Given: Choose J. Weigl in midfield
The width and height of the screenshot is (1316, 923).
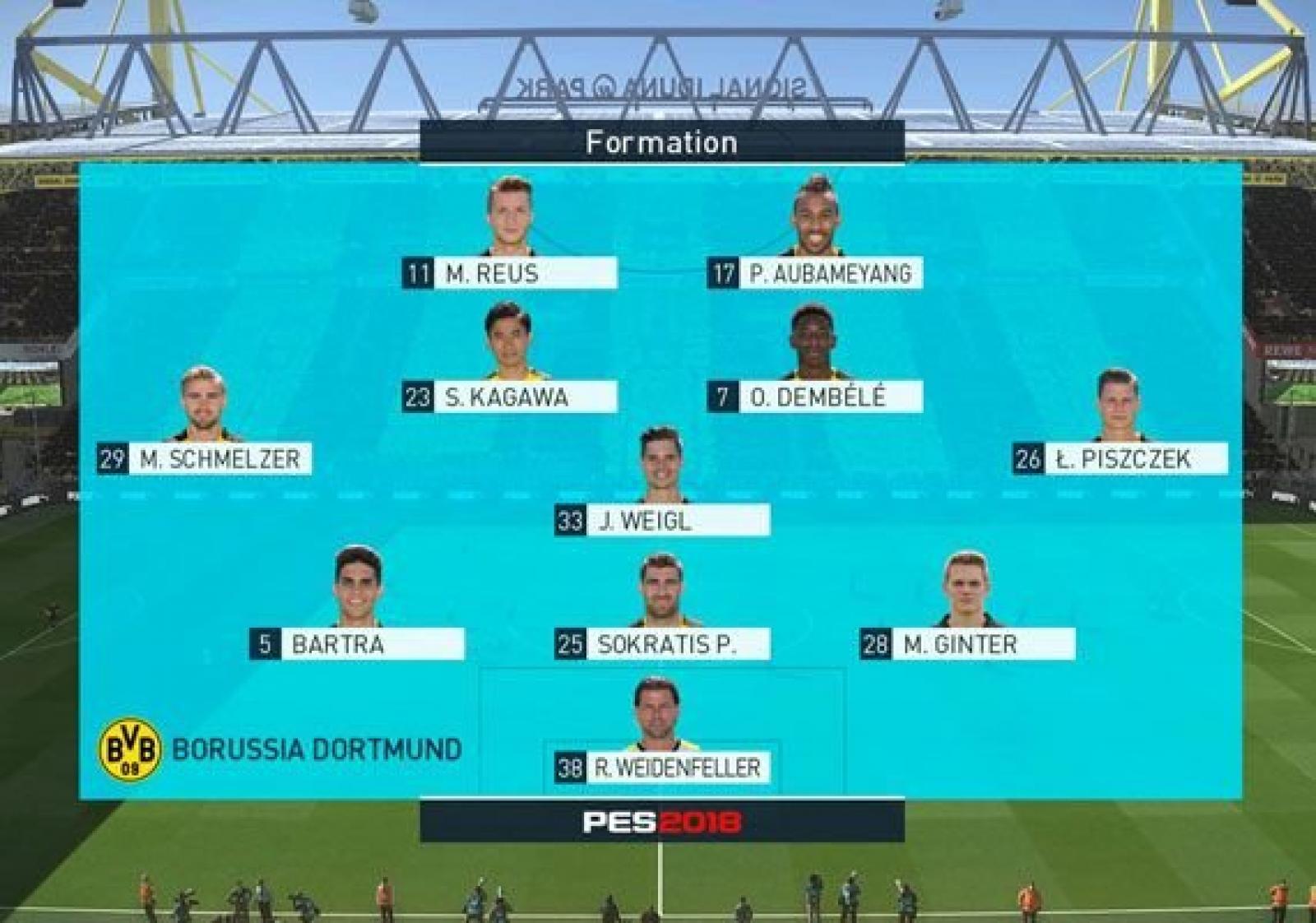Looking at the screenshot, I should 662,521.
